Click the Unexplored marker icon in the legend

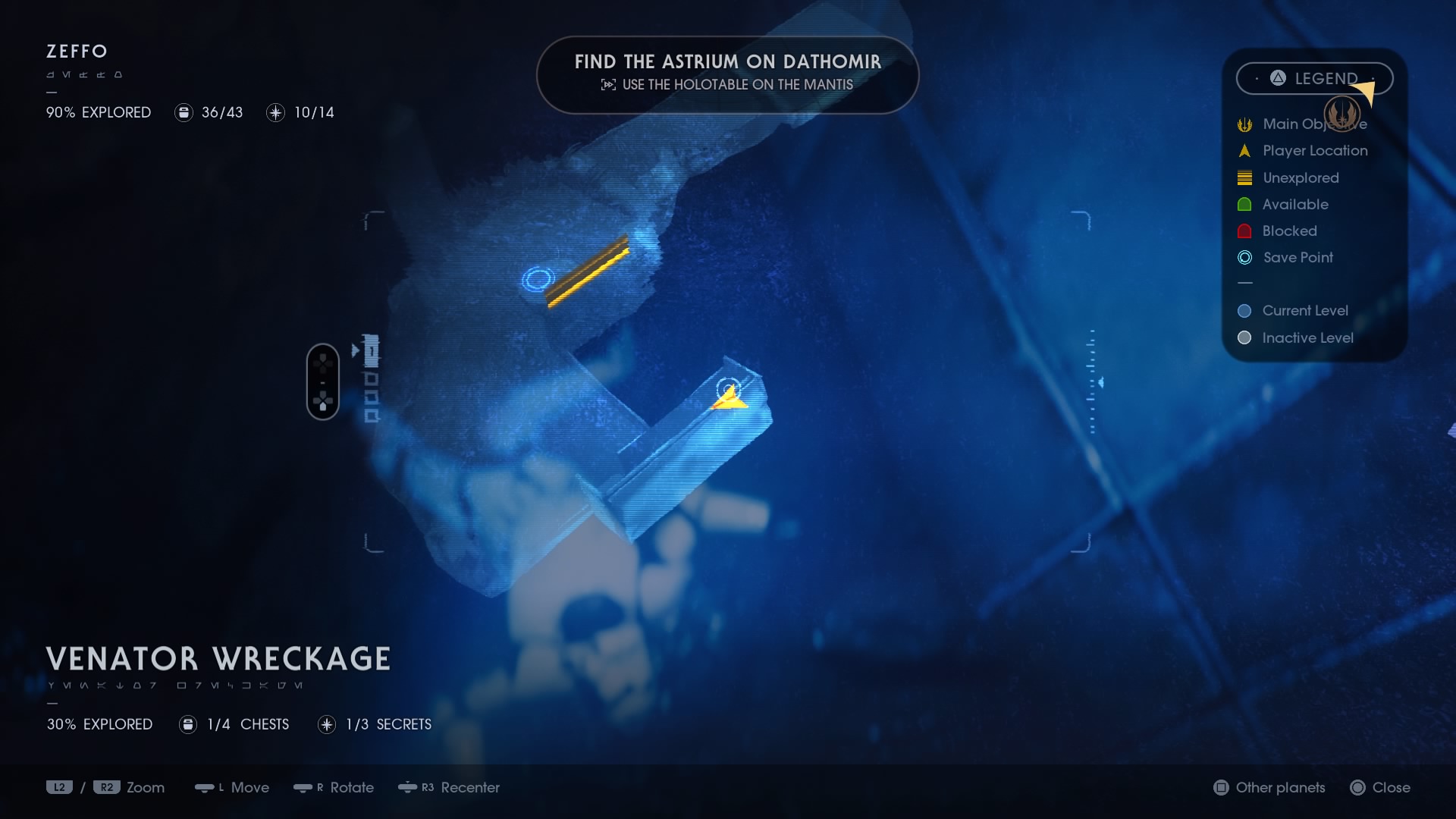coord(1244,177)
